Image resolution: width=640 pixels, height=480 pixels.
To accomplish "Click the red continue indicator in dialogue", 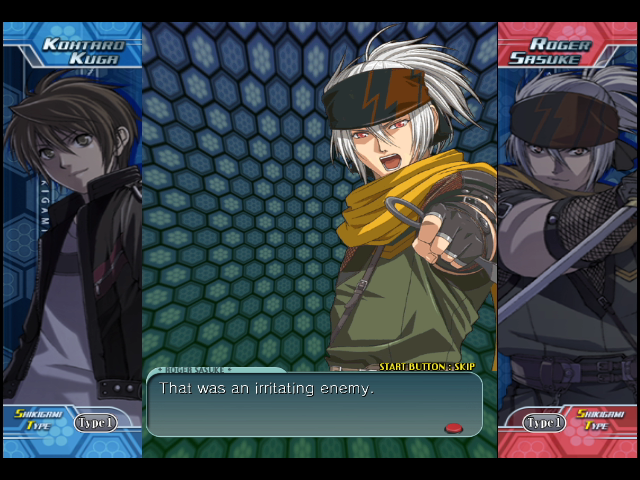I will [453, 428].
